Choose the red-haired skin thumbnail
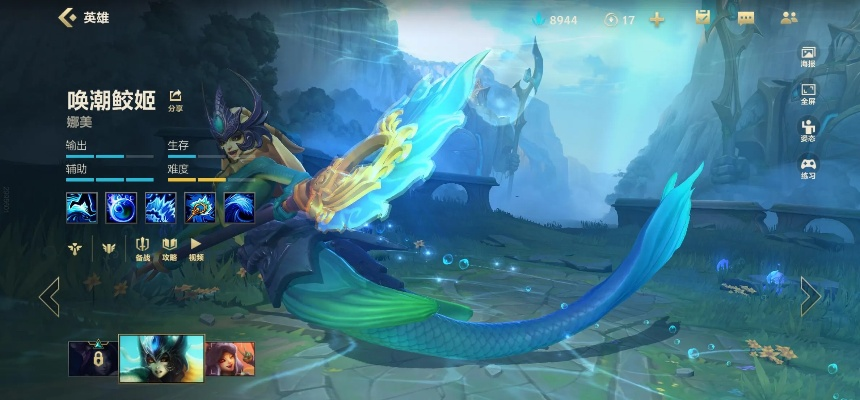The height and width of the screenshot is (400, 860). click(230, 358)
